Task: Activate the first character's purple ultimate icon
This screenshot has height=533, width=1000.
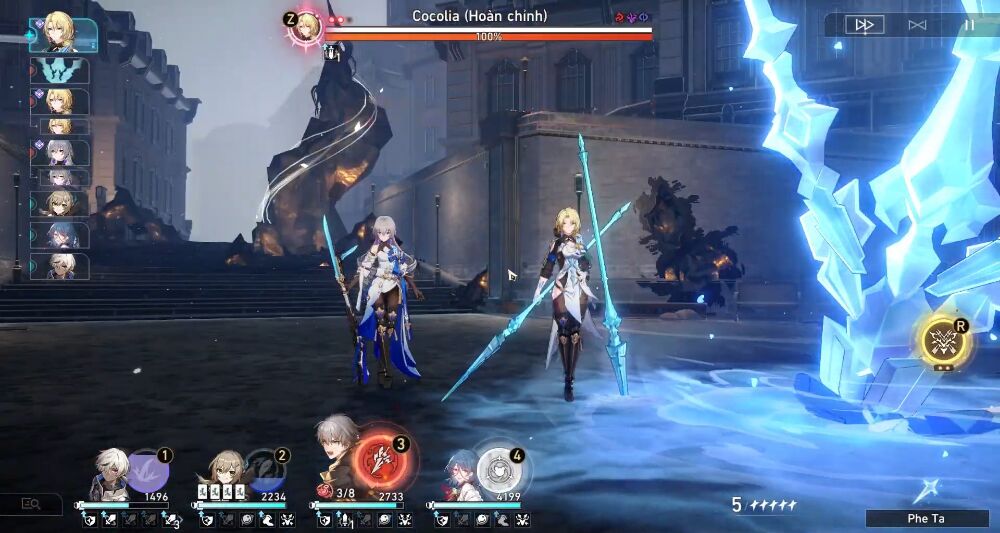Action: click(x=148, y=470)
